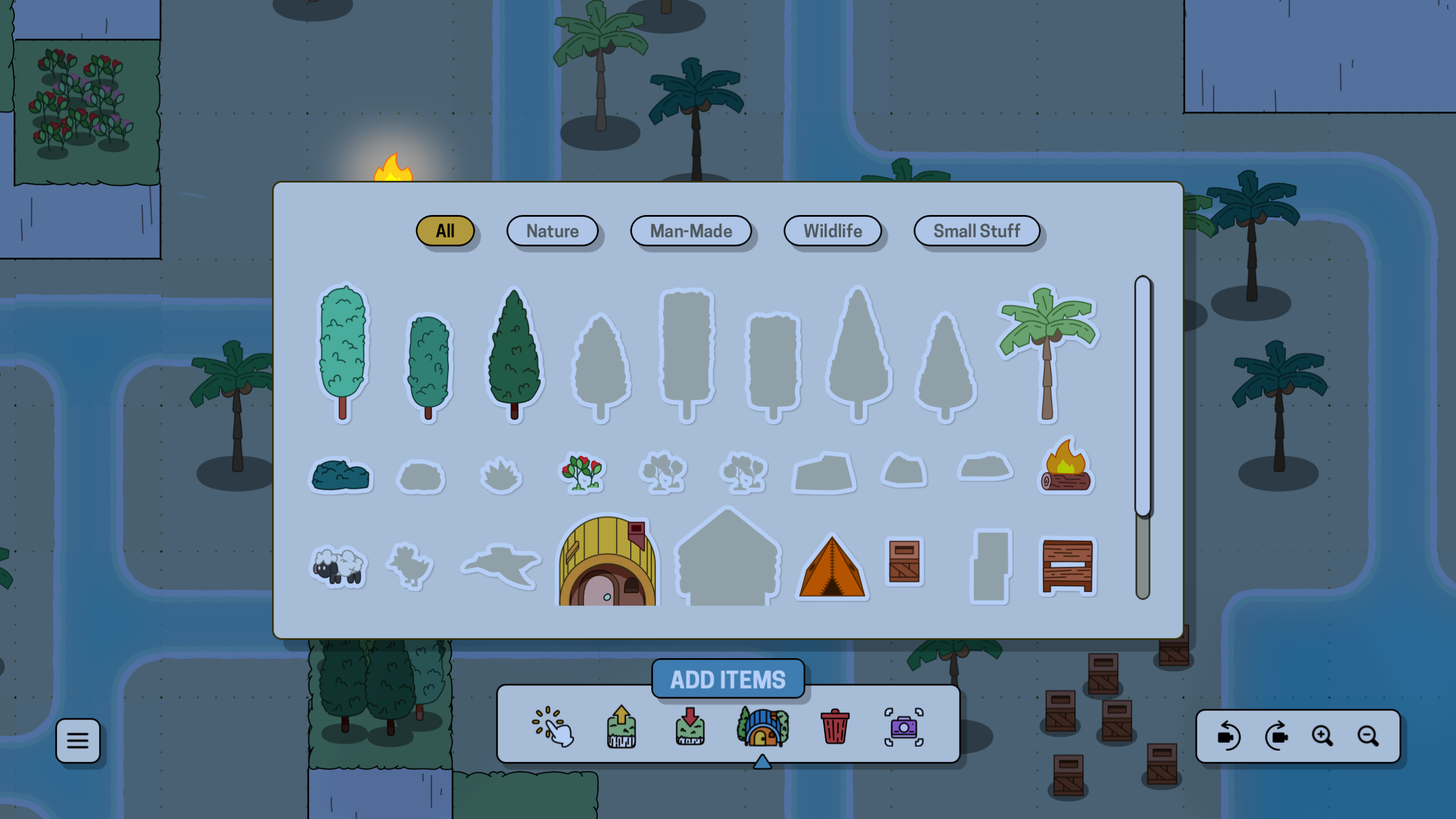1456x819 pixels.
Task: Choose the Small Stuff category
Action: [976, 231]
